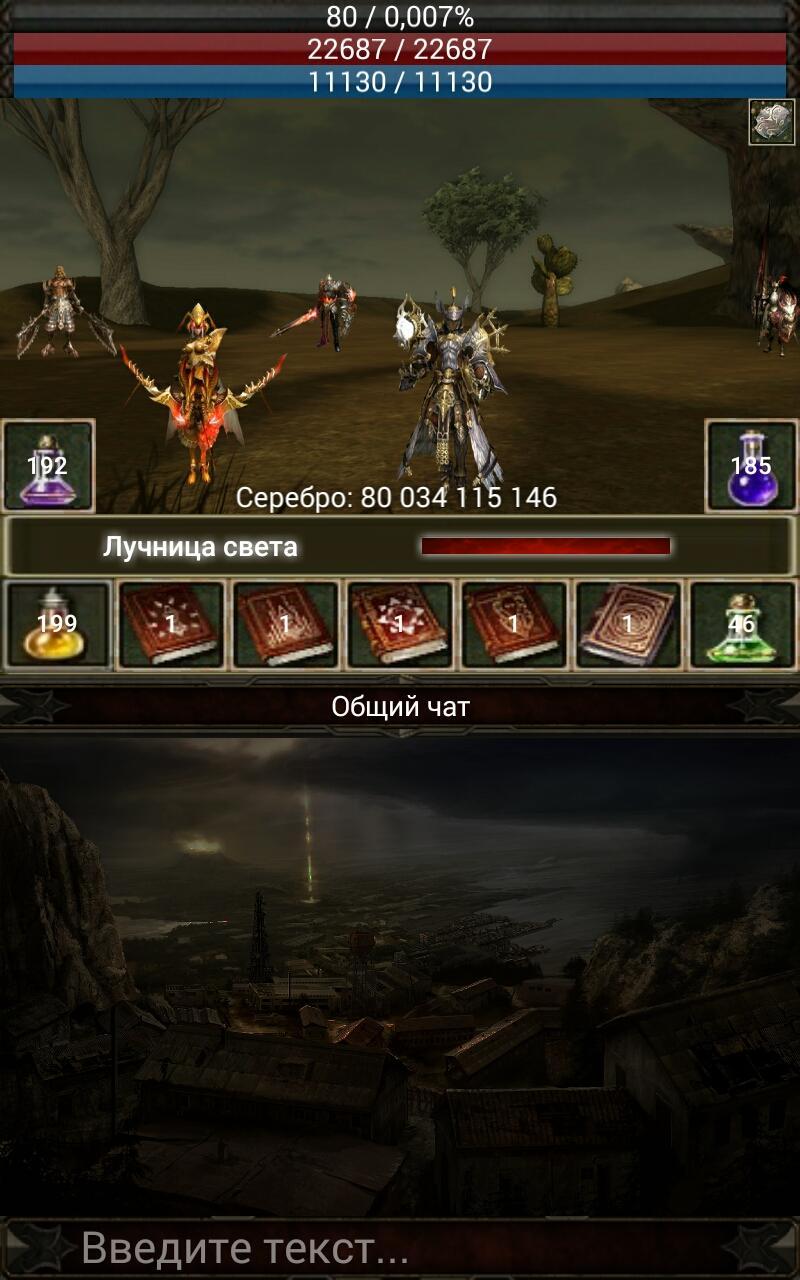Select the Лучница света target panel
Screen dimensions: 800x1280
400,546
